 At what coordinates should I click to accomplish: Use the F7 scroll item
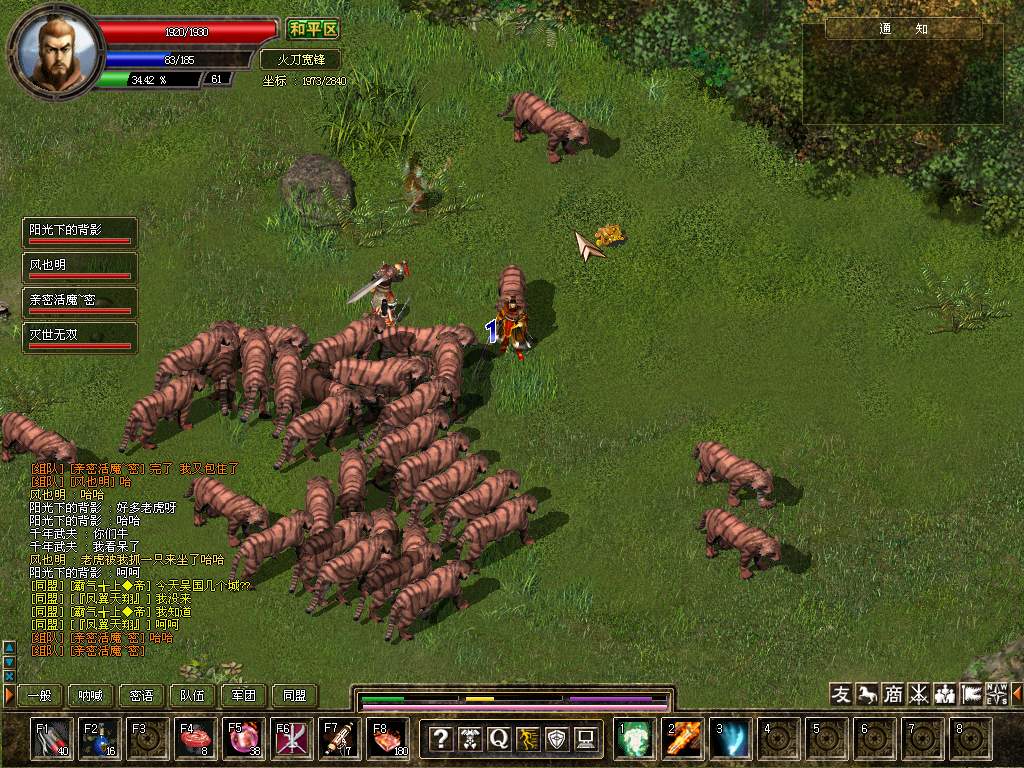coord(340,738)
